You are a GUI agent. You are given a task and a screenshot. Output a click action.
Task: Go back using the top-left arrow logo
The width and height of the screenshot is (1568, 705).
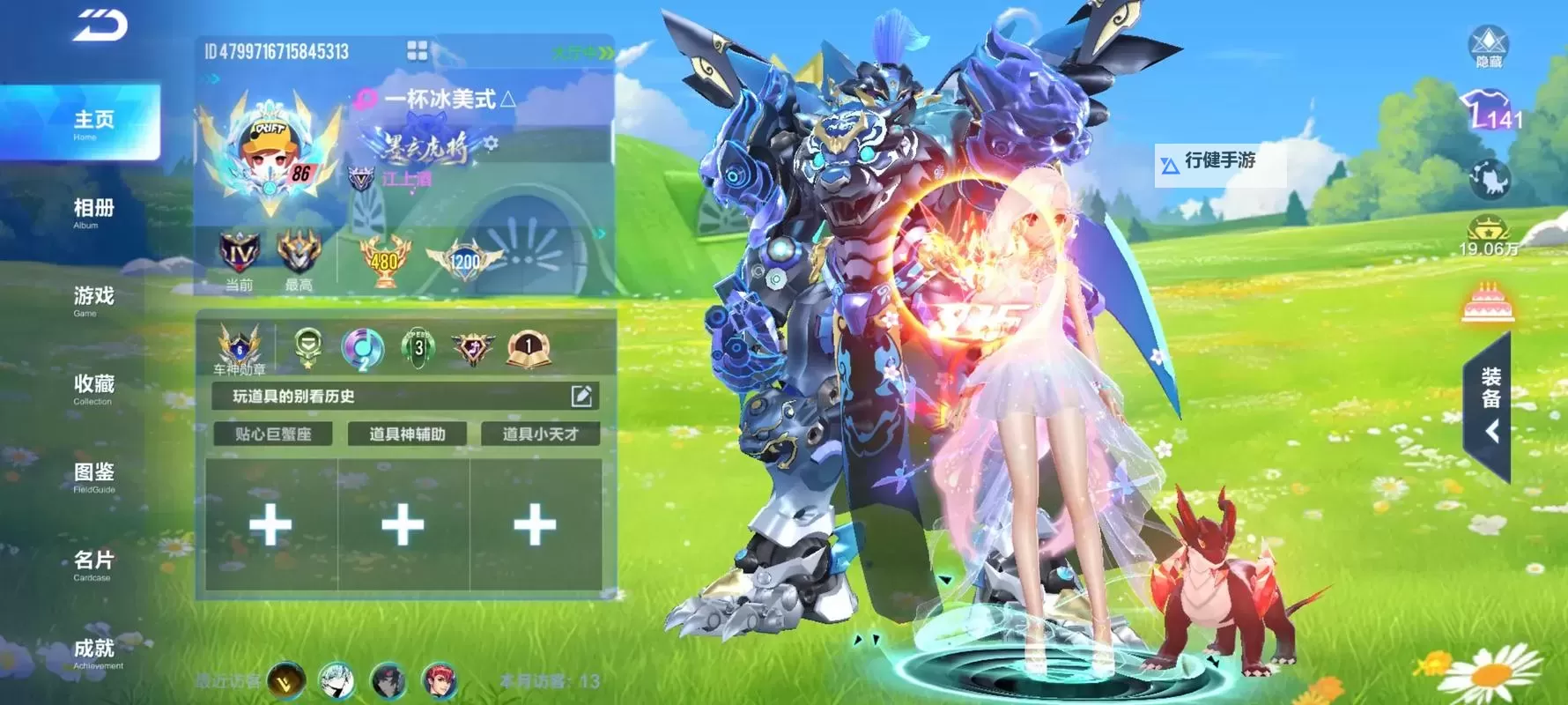[x=100, y=26]
